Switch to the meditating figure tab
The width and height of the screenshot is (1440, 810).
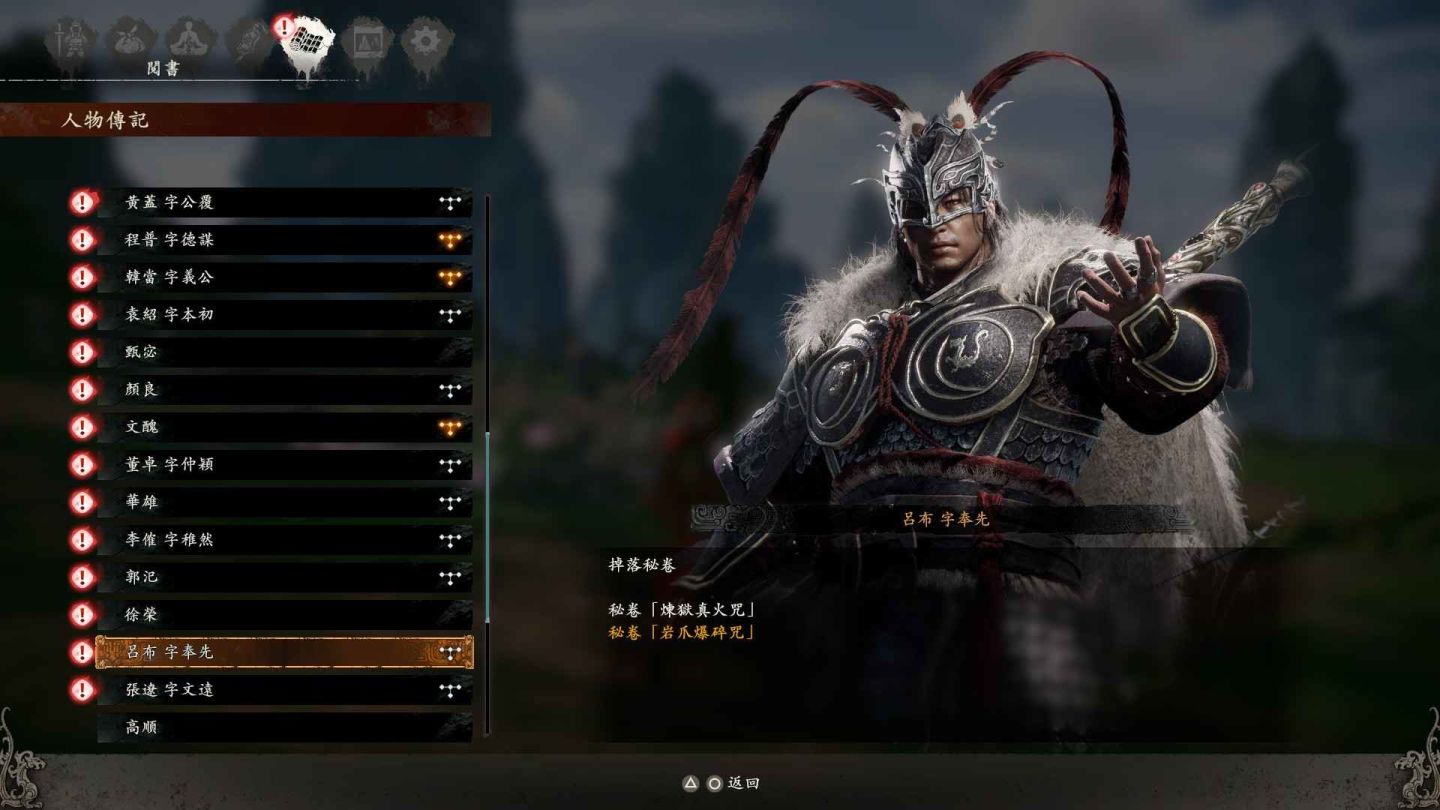pos(188,41)
